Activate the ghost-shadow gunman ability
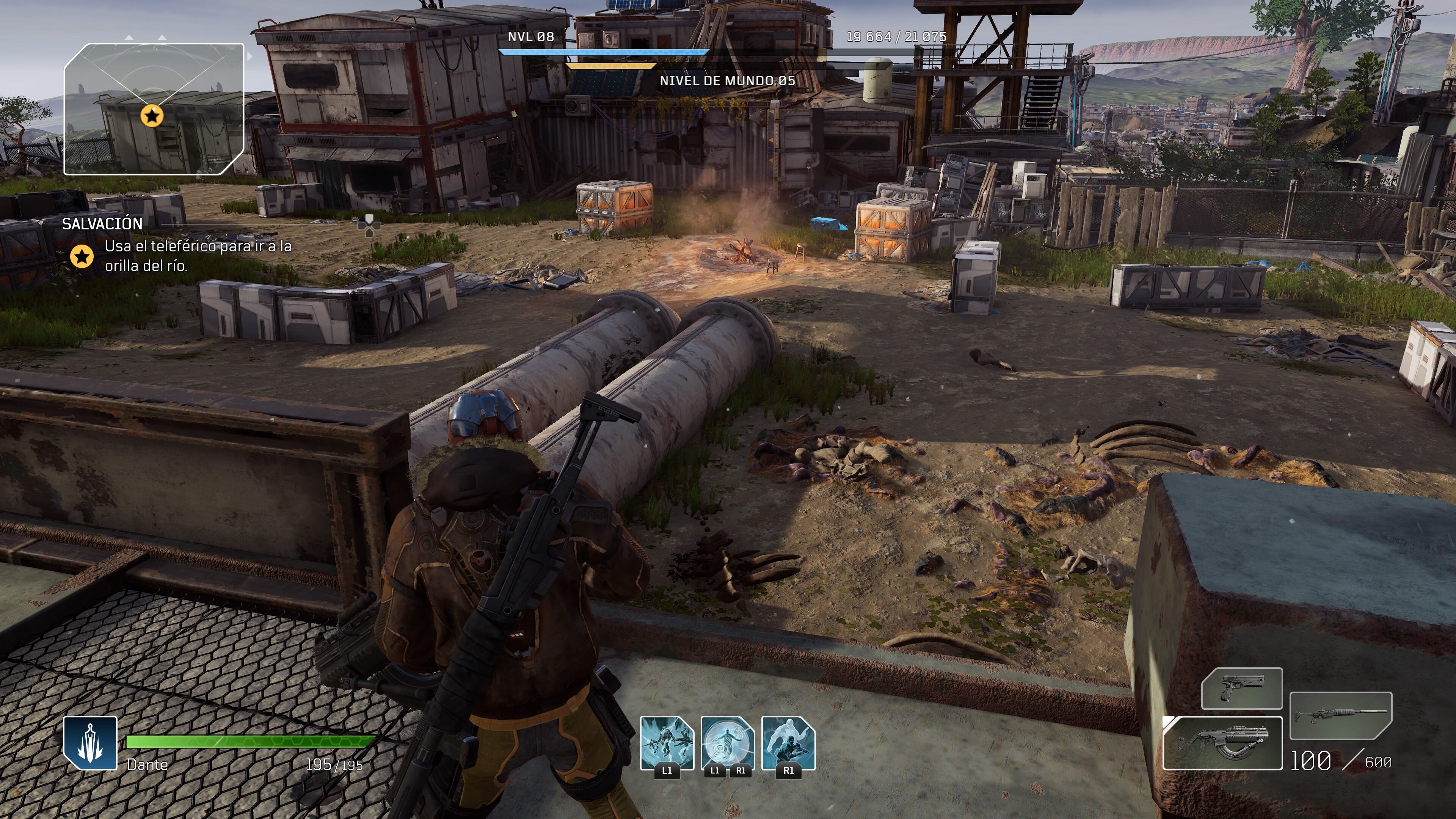Image resolution: width=1456 pixels, height=819 pixels. [x=789, y=743]
